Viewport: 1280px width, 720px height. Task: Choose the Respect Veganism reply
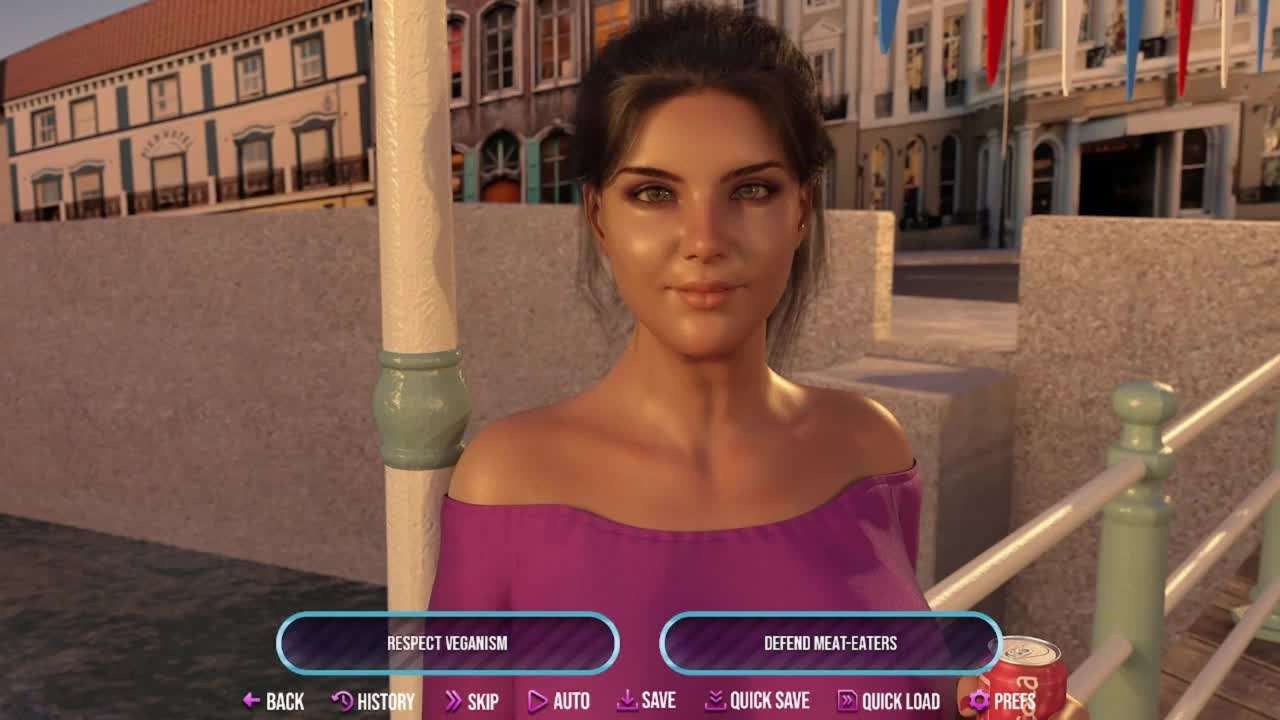click(447, 643)
